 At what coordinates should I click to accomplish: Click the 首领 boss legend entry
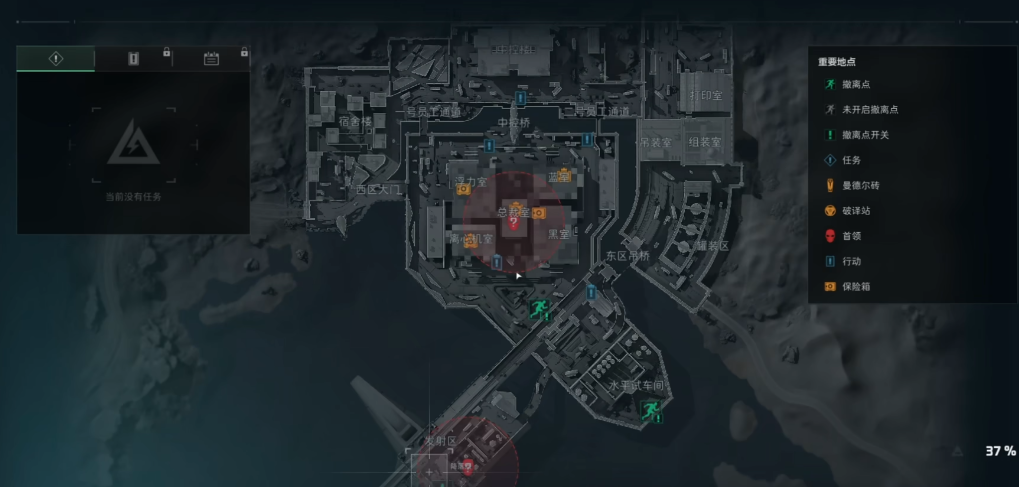point(851,236)
